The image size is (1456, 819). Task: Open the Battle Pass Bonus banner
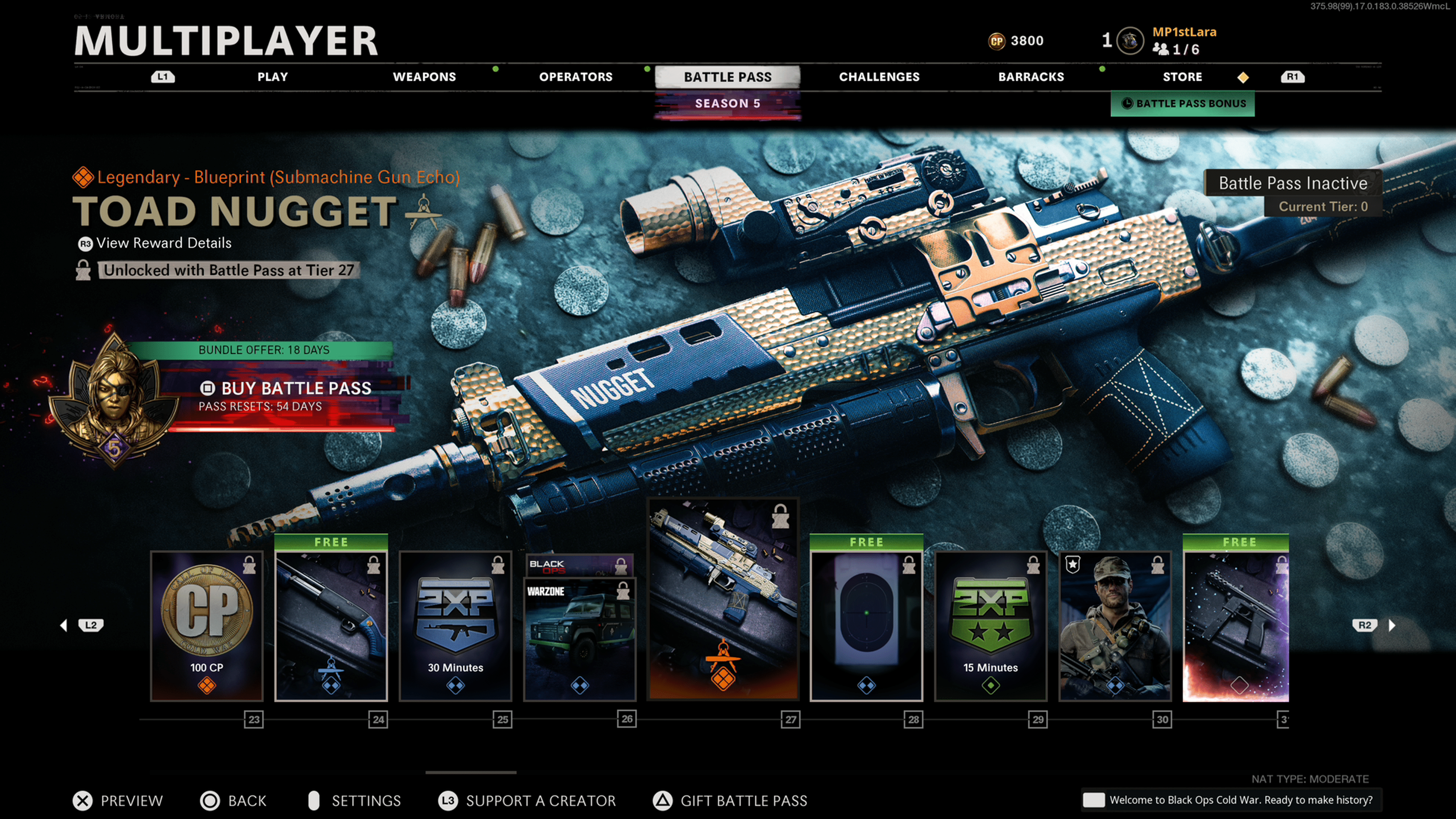click(1183, 104)
